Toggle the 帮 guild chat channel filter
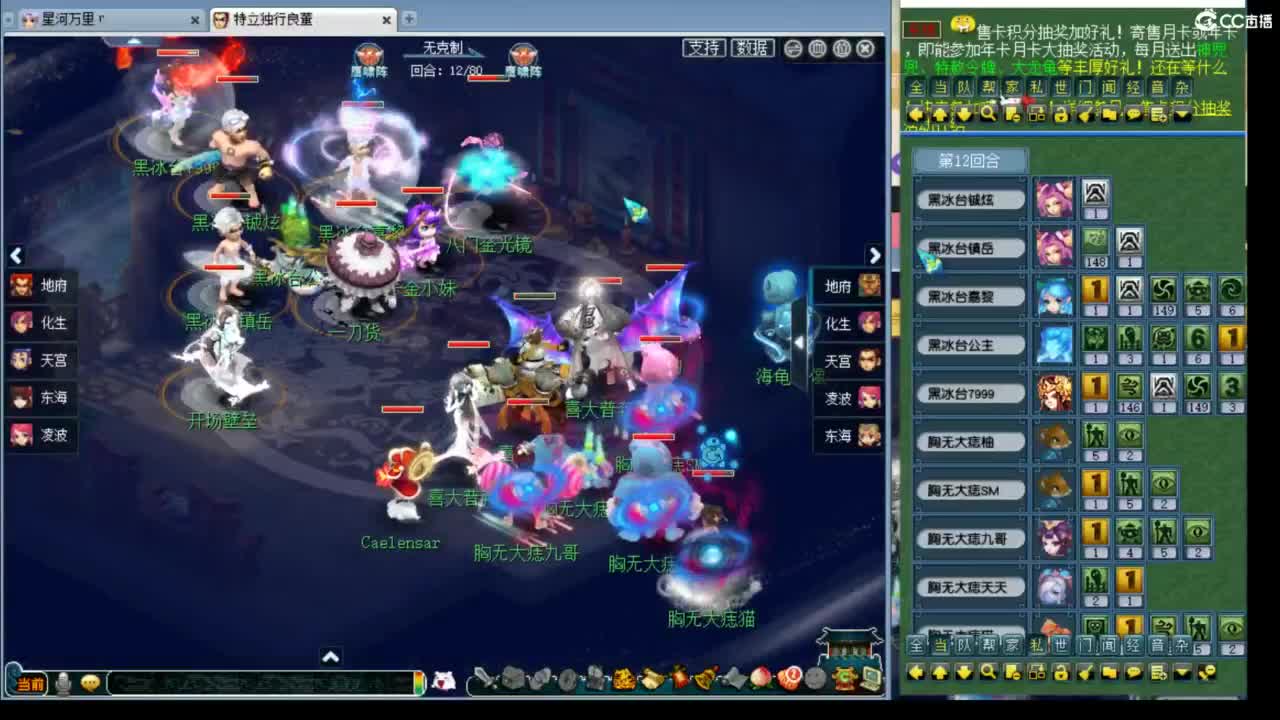The image size is (1280, 720). pyautogui.click(x=988, y=86)
